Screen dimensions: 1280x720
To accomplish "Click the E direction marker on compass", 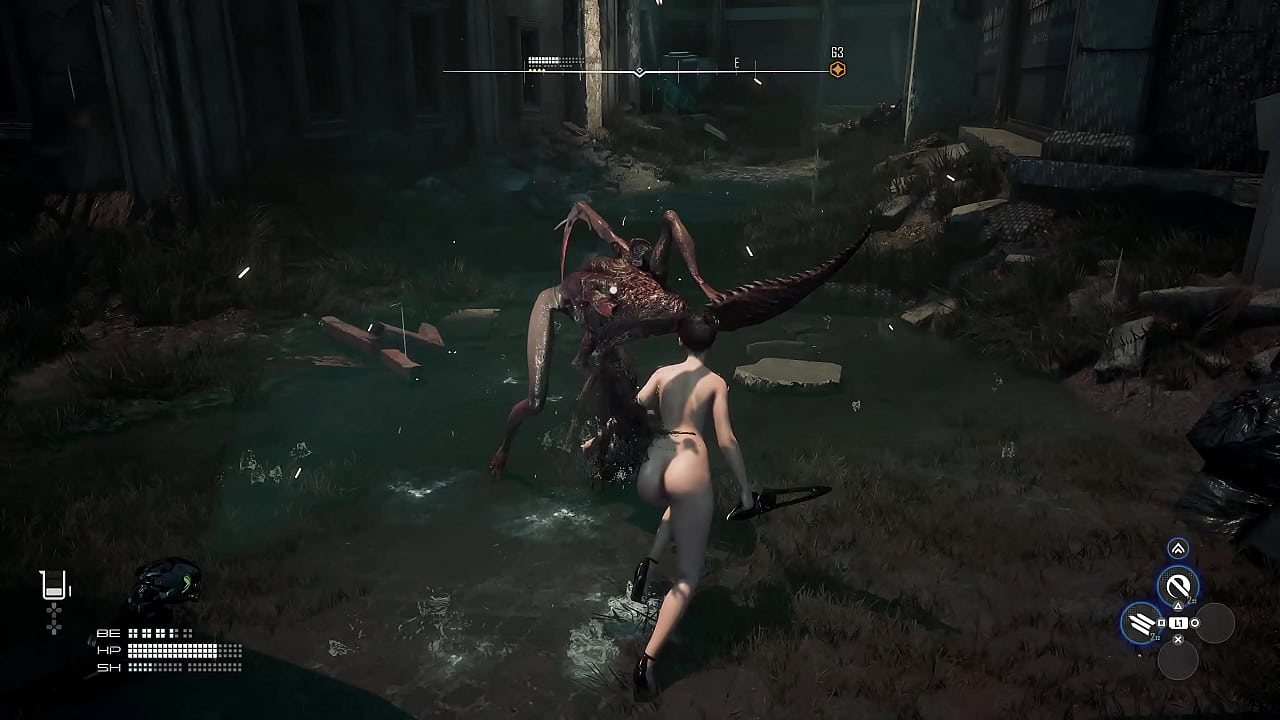I will tap(735, 62).
